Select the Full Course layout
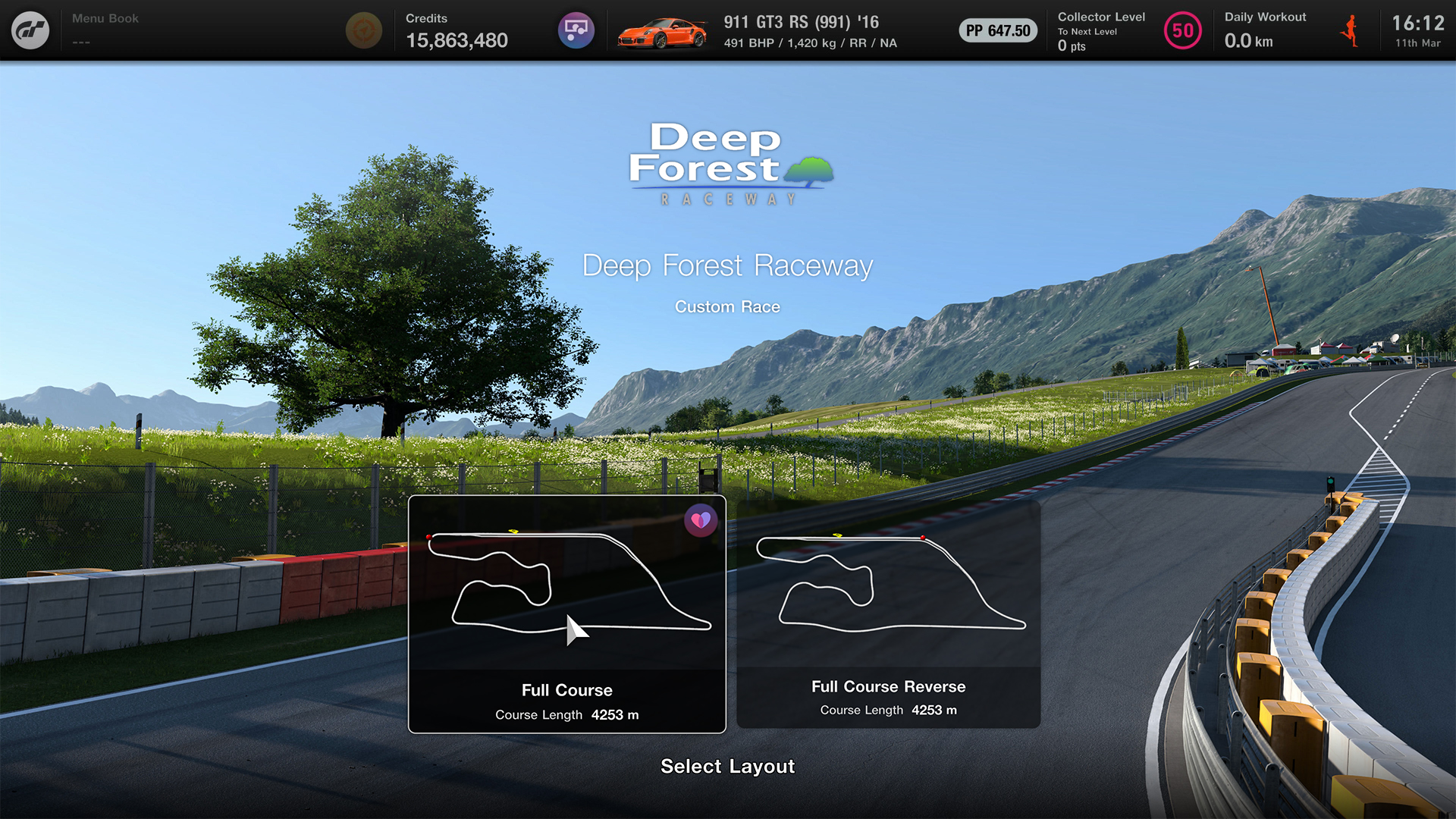 (566, 614)
